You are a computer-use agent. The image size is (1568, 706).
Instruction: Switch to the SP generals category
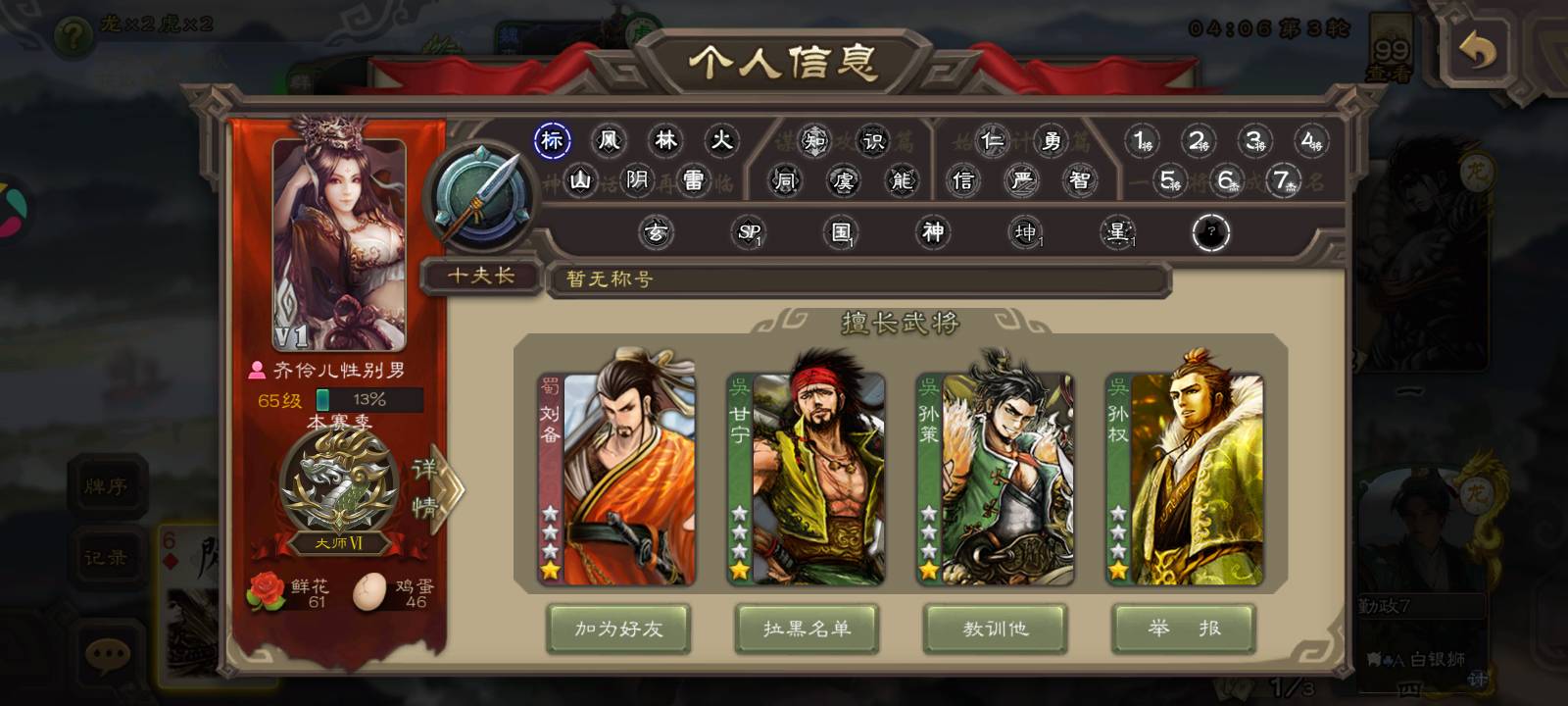click(x=750, y=232)
